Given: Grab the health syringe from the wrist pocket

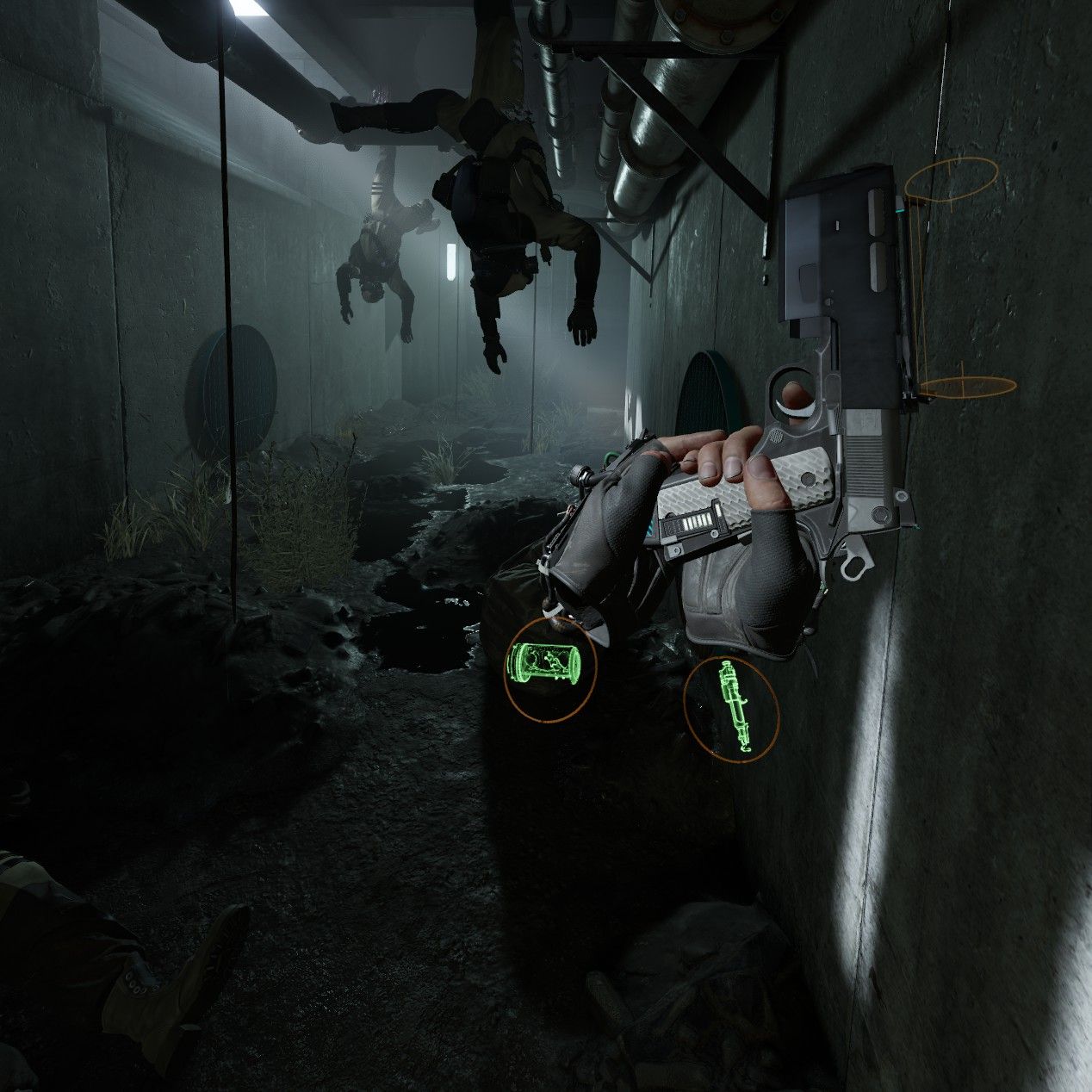Looking at the screenshot, I should (x=731, y=707).
